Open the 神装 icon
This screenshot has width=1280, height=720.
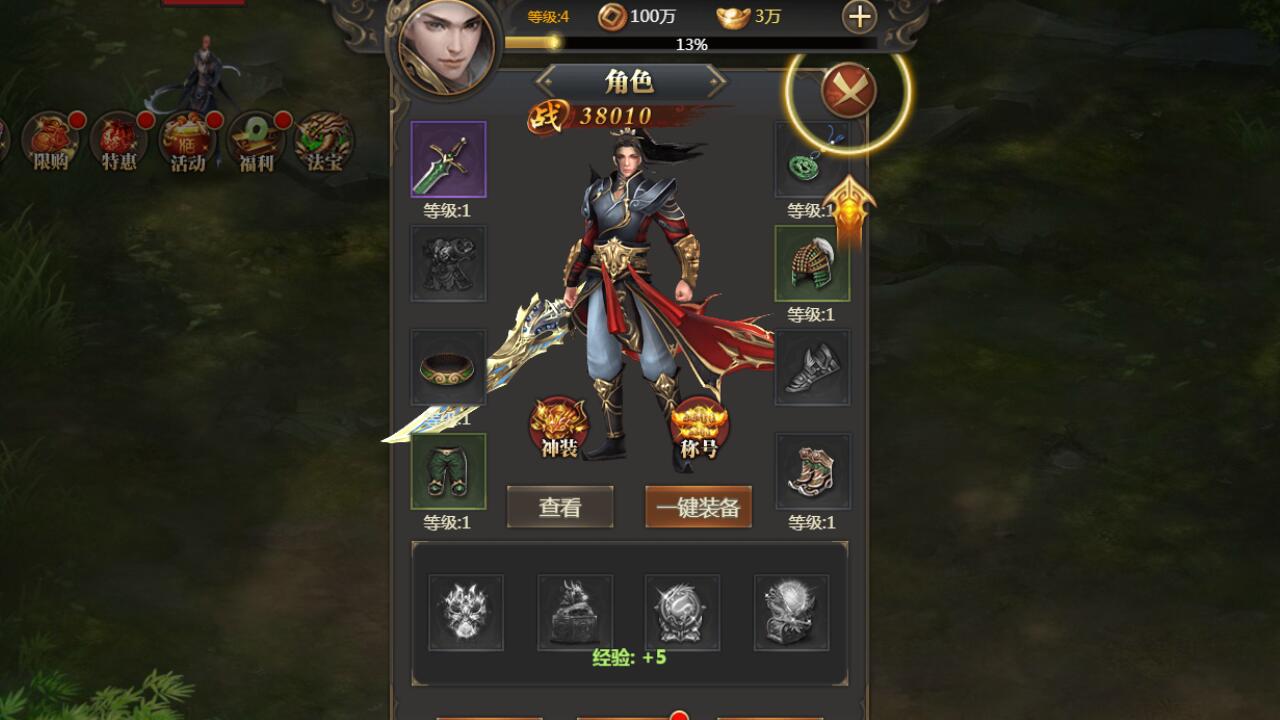[x=559, y=427]
